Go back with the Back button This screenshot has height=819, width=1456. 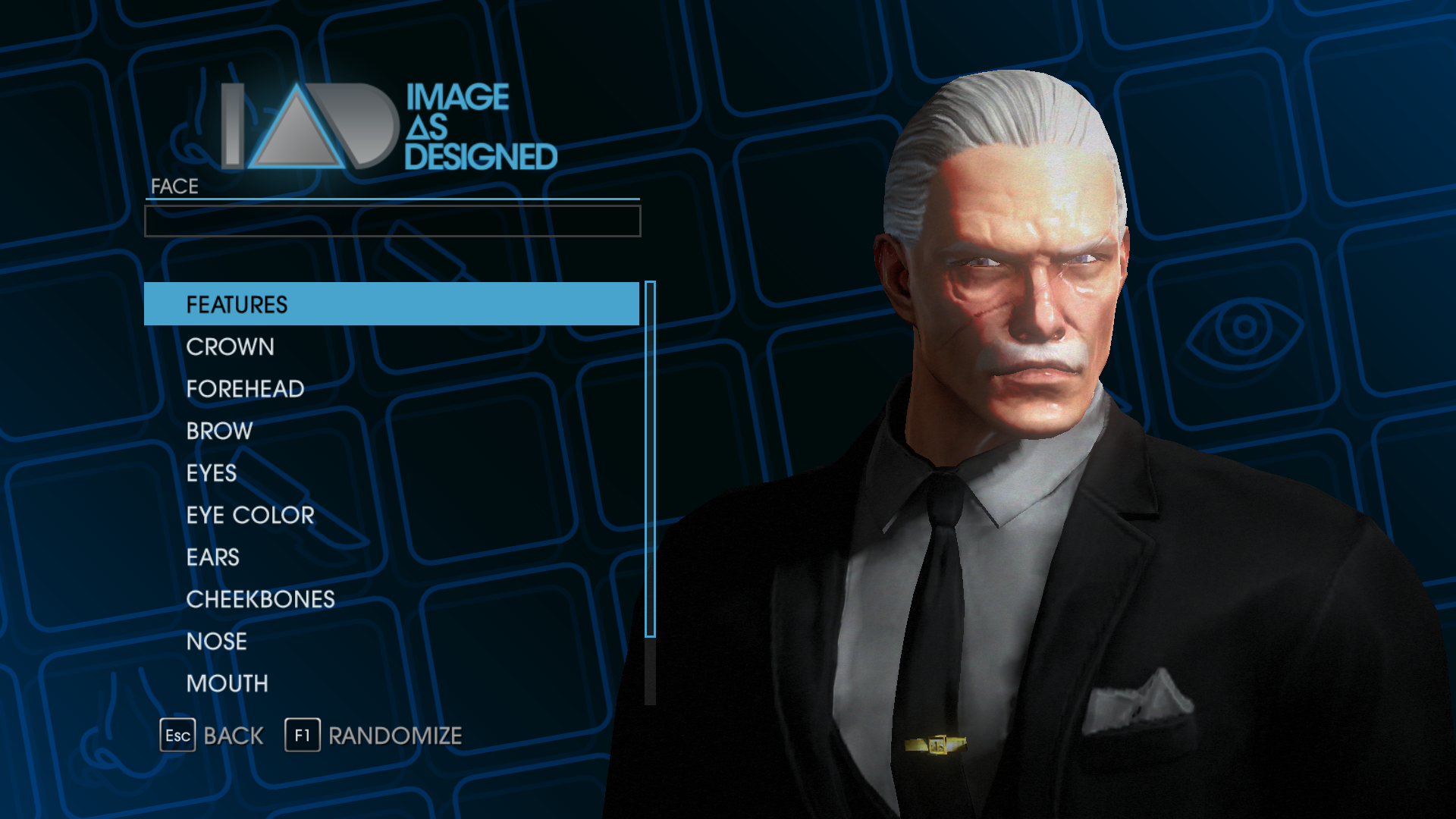pyautogui.click(x=212, y=736)
